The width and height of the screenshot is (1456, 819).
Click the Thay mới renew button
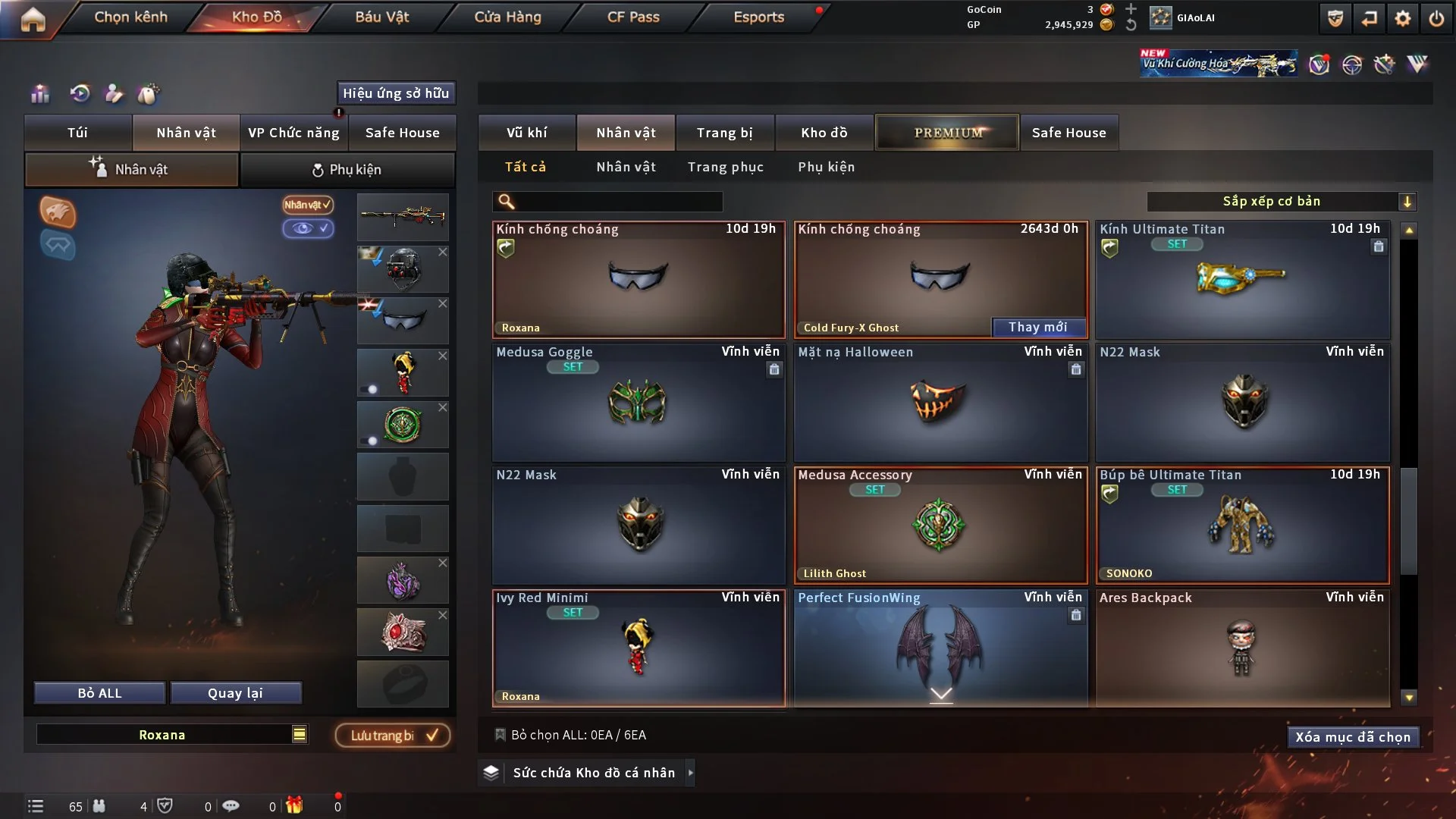[1037, 327]
